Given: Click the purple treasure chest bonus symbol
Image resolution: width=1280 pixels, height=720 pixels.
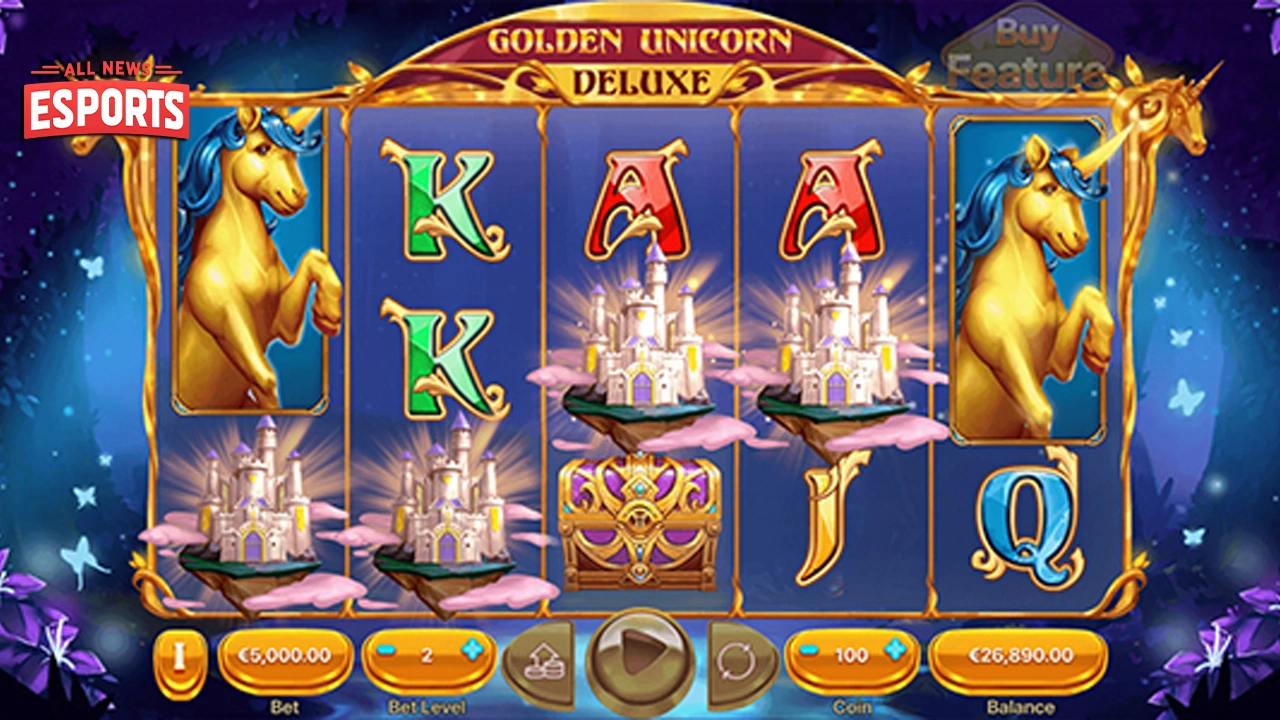Looking at the screenshot, I should tap(640, 520).
